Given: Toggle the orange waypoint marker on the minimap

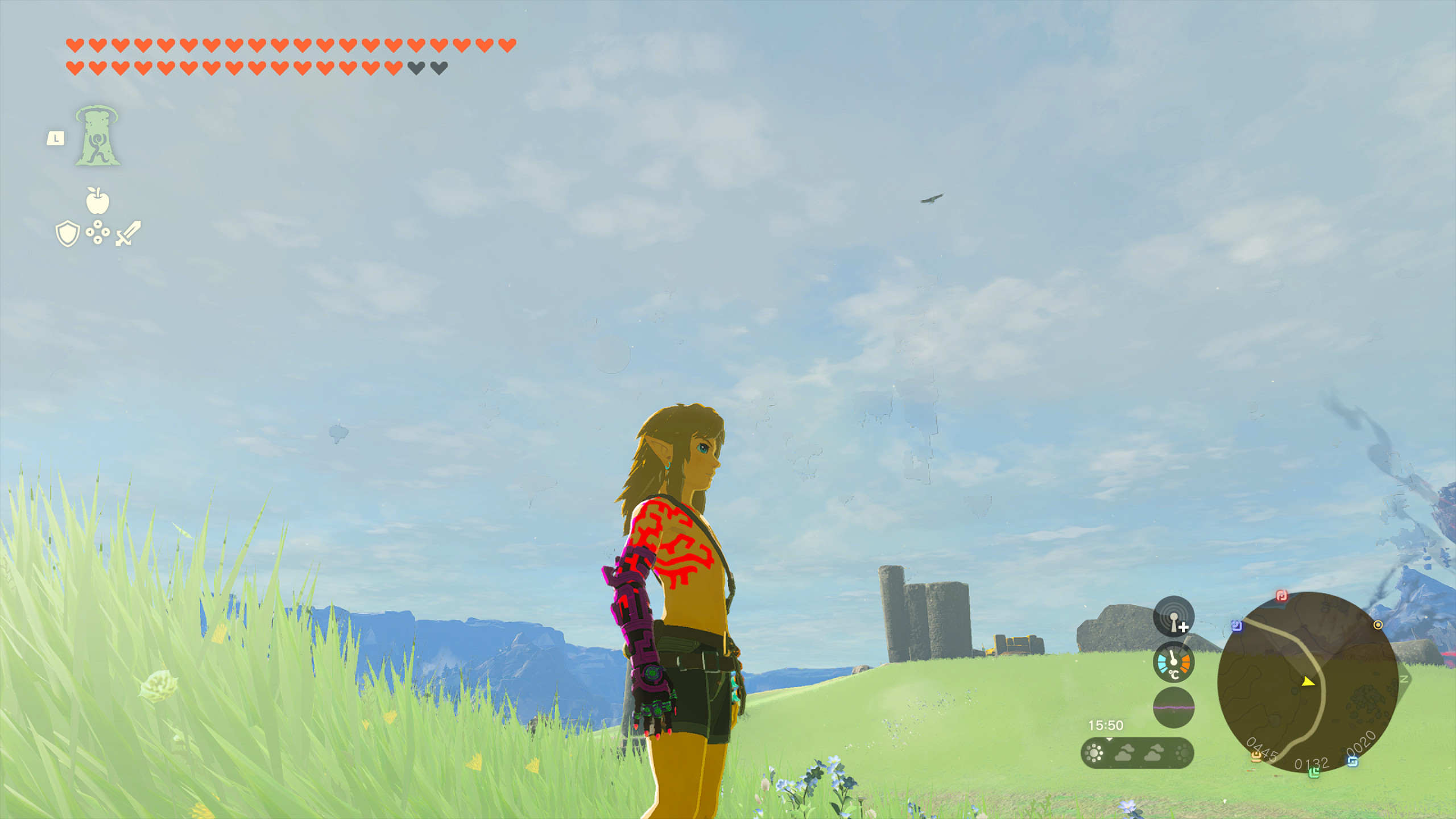Looking at the screenshot, I should (1378, 625).
